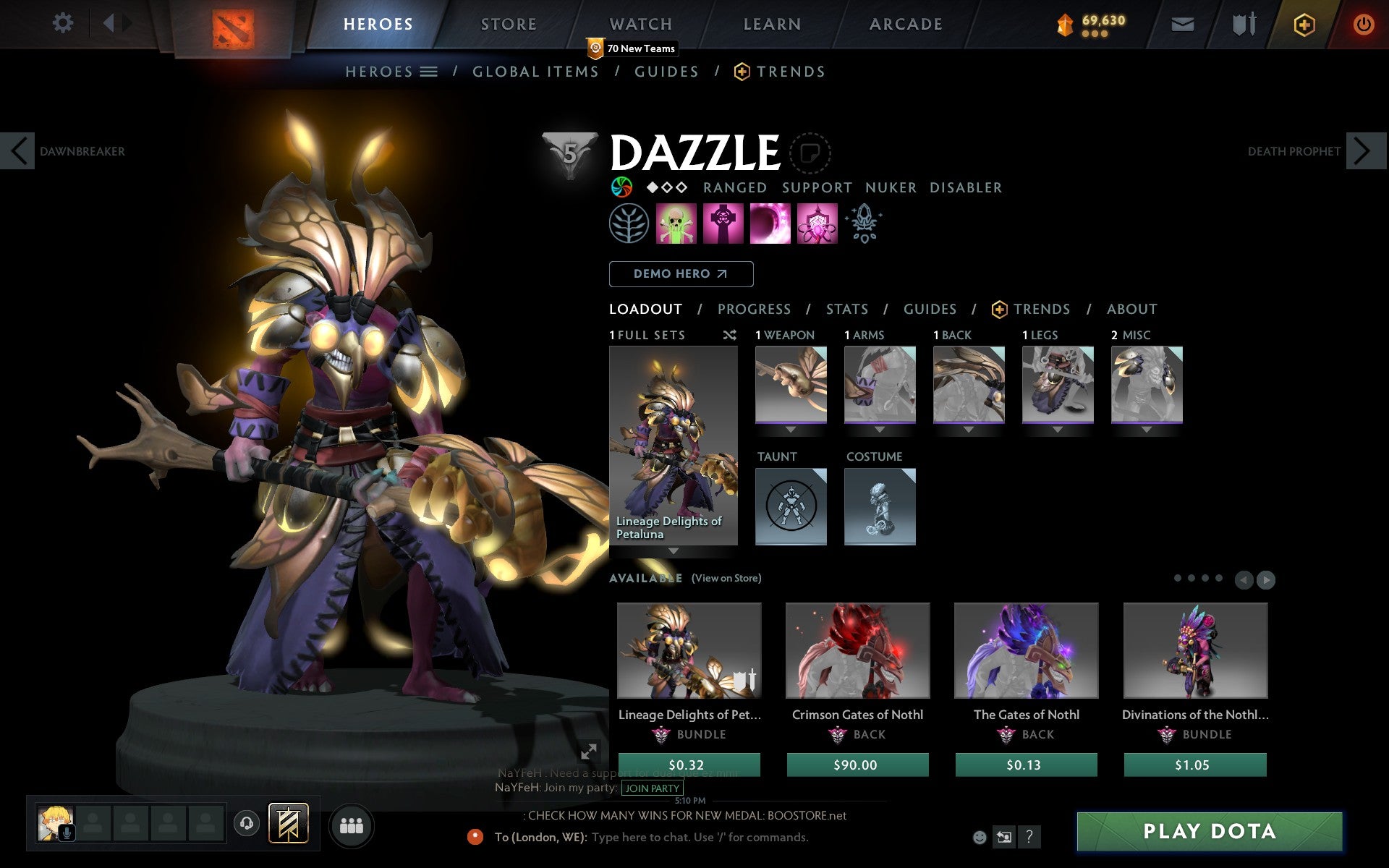Open the friends list icon near party slots
The width and height of the screenshot is (1389, 868).
(352, 824)
